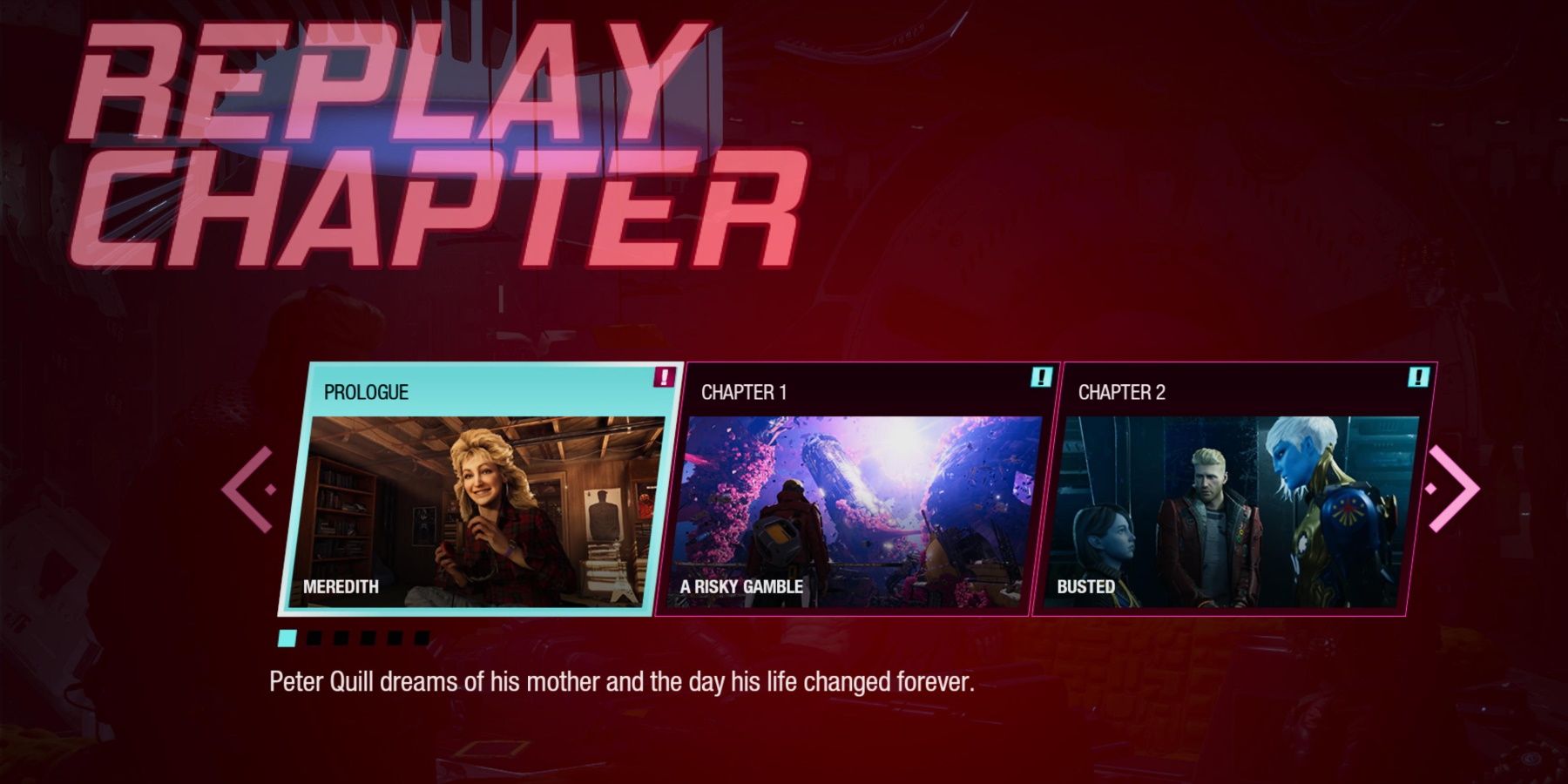Open the Busted chapter thumbnail
The width and height of the screenshot is (1568, 784).
[1237, 514]
